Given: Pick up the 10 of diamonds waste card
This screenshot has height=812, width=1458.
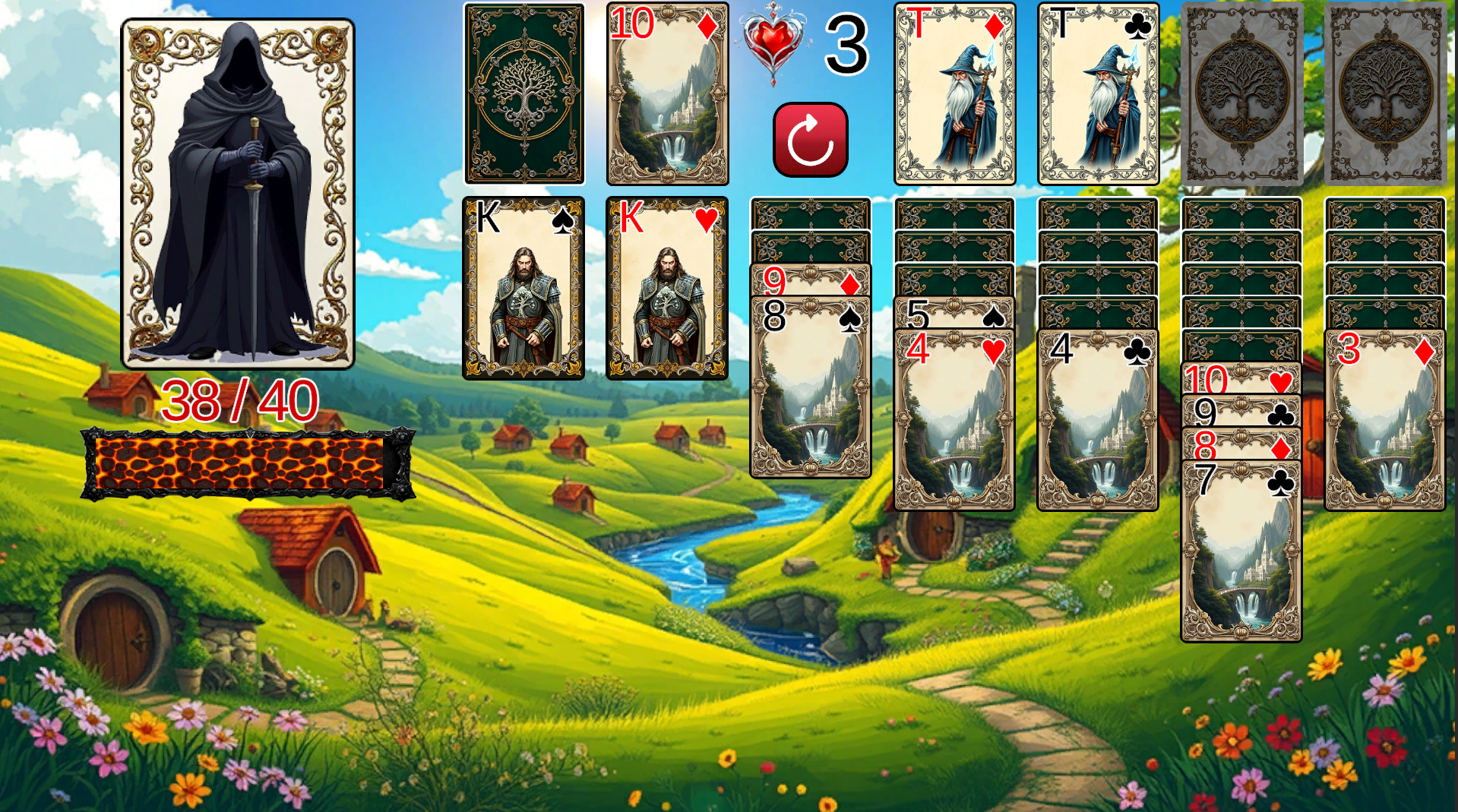Looking at the screenshot, I should point(669,93).
